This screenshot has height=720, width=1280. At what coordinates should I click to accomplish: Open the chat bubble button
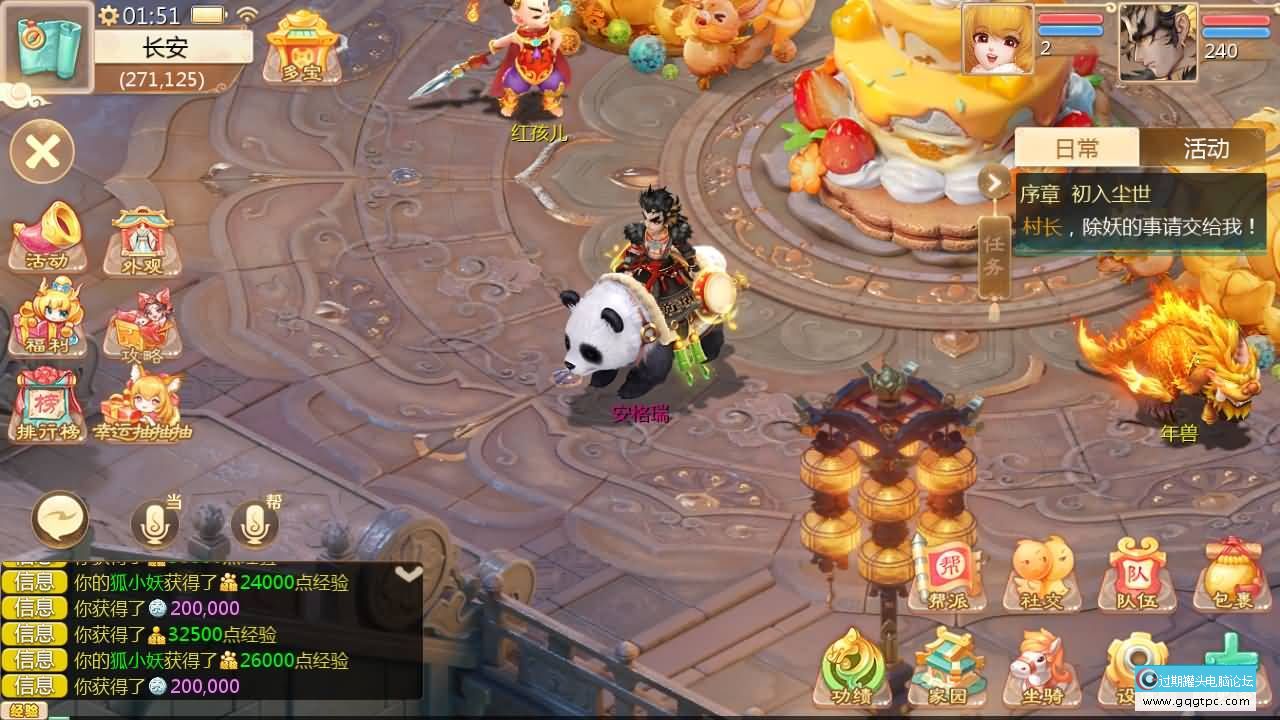60,520
